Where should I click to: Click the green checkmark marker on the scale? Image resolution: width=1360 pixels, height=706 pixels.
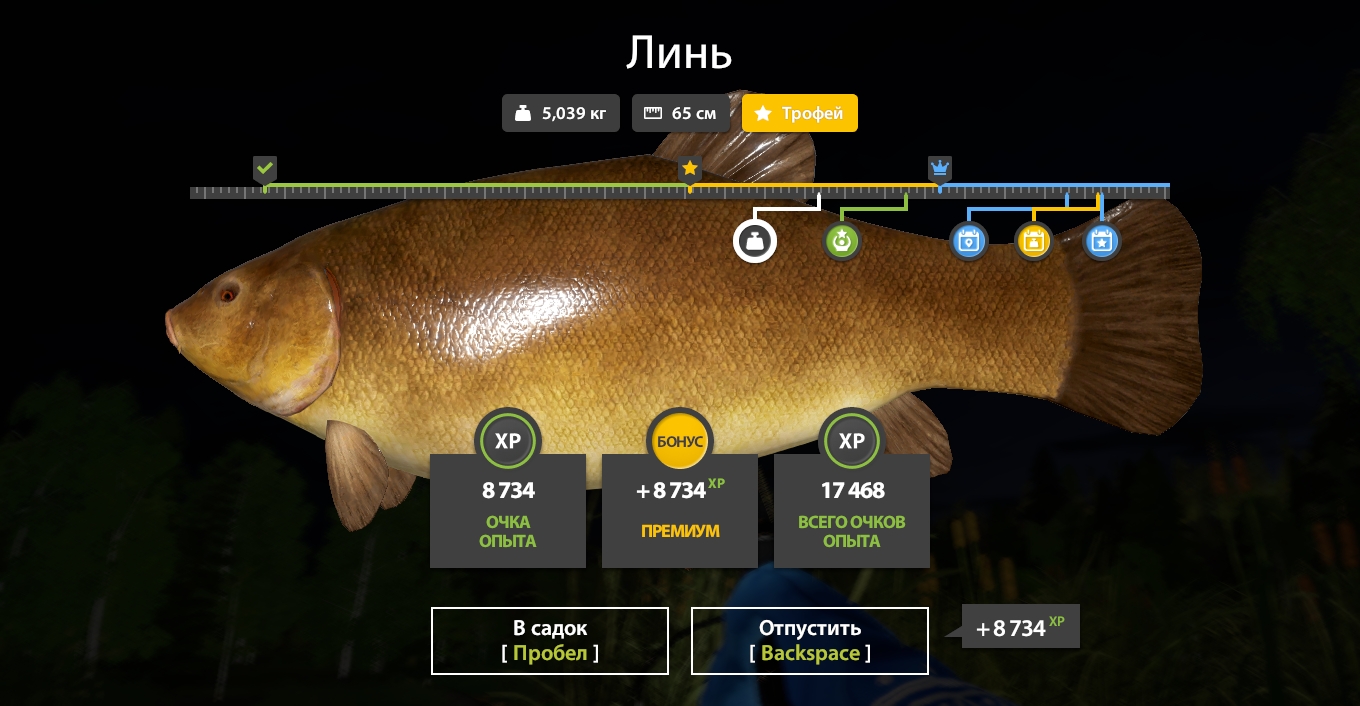264,168
